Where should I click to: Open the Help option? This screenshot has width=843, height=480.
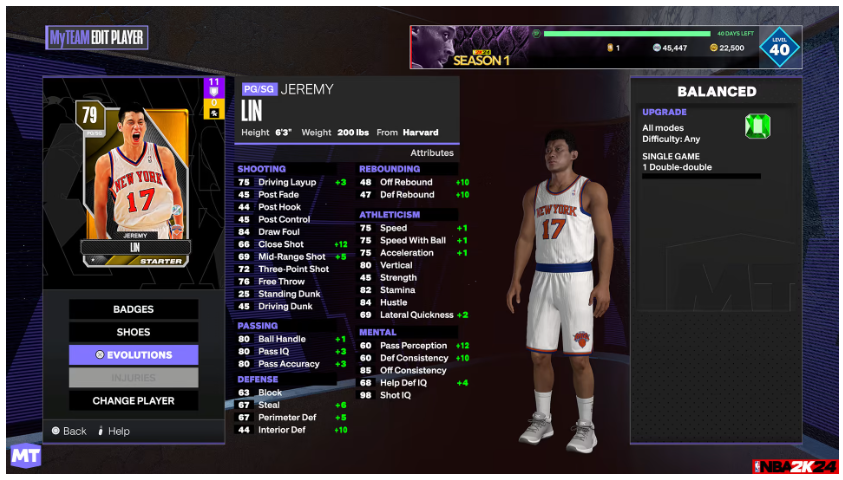tap(114, 431)
